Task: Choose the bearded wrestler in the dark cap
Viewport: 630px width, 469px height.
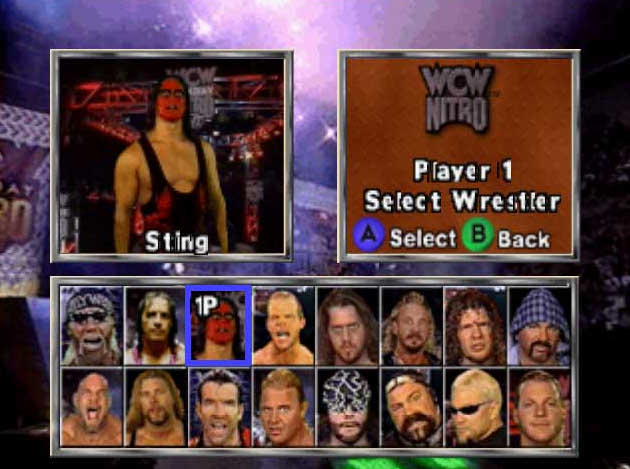Action: [x=411, y=407]
